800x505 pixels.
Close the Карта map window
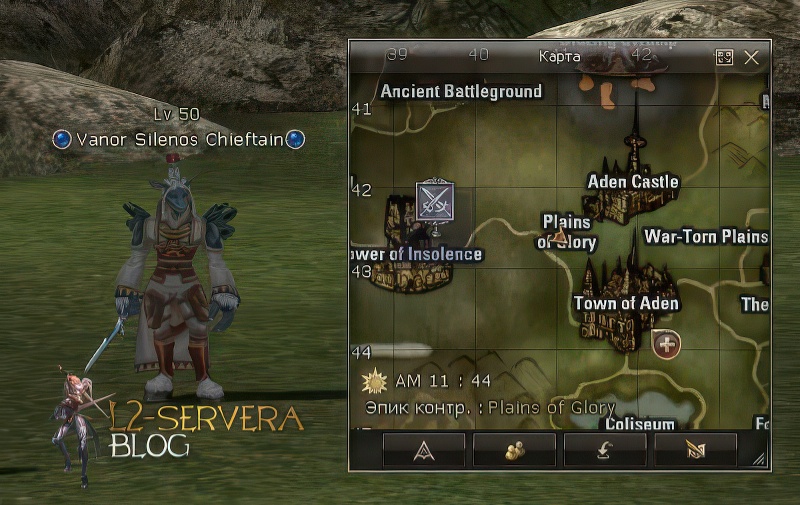click(x=752, y=57)
